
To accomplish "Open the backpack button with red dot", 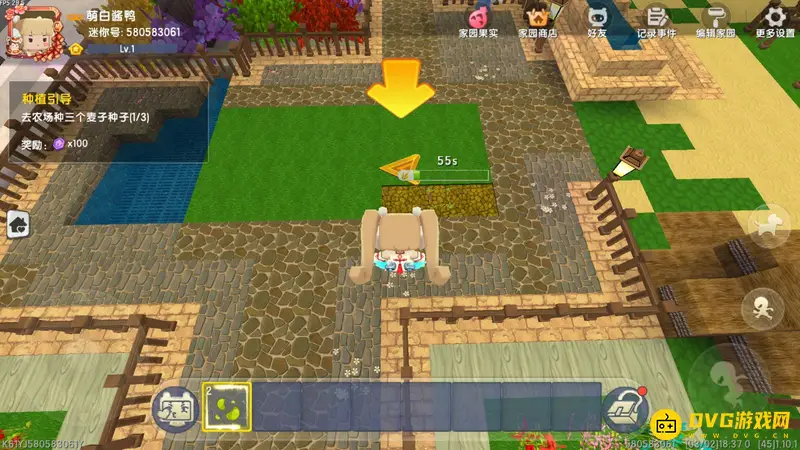I will (x=626, y=409).
